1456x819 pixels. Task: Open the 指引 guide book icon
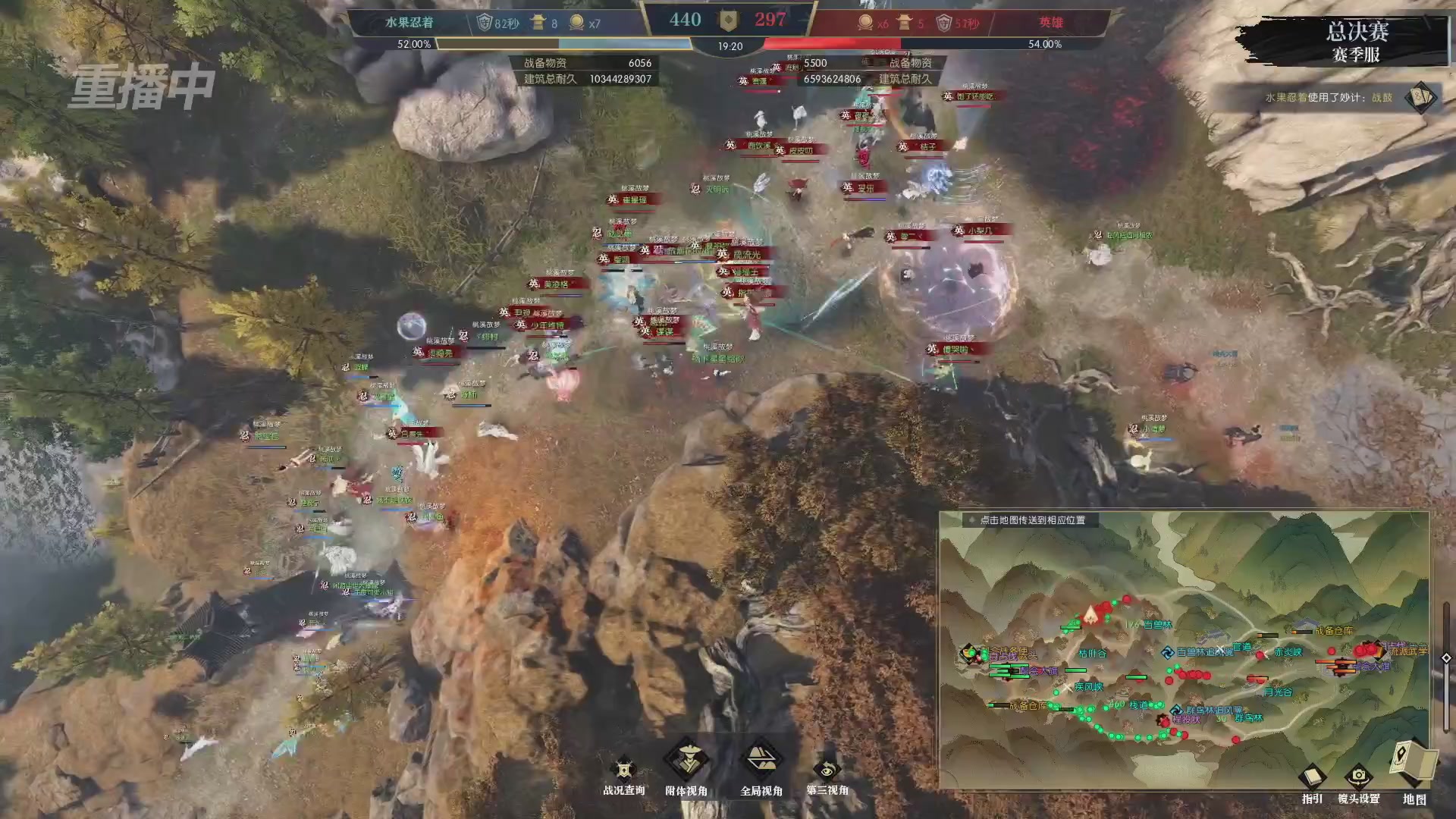click(1311, 776)
